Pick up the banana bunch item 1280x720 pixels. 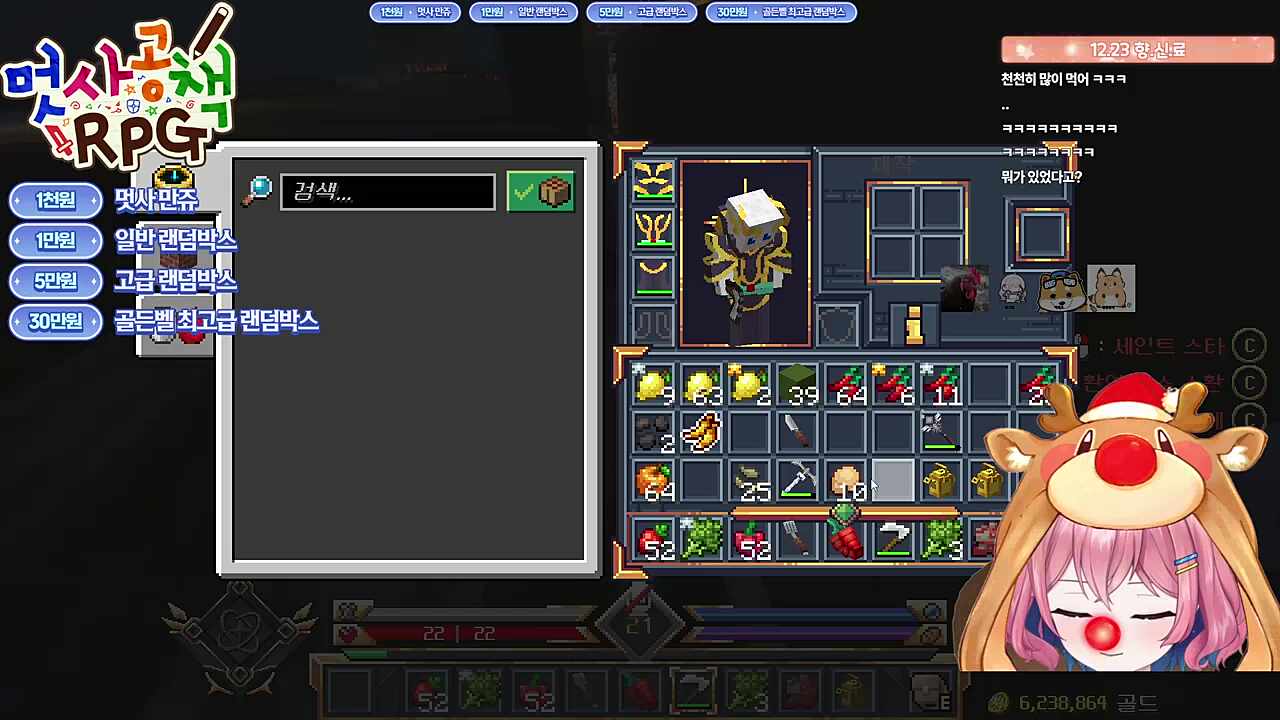(x=701, y=433)
